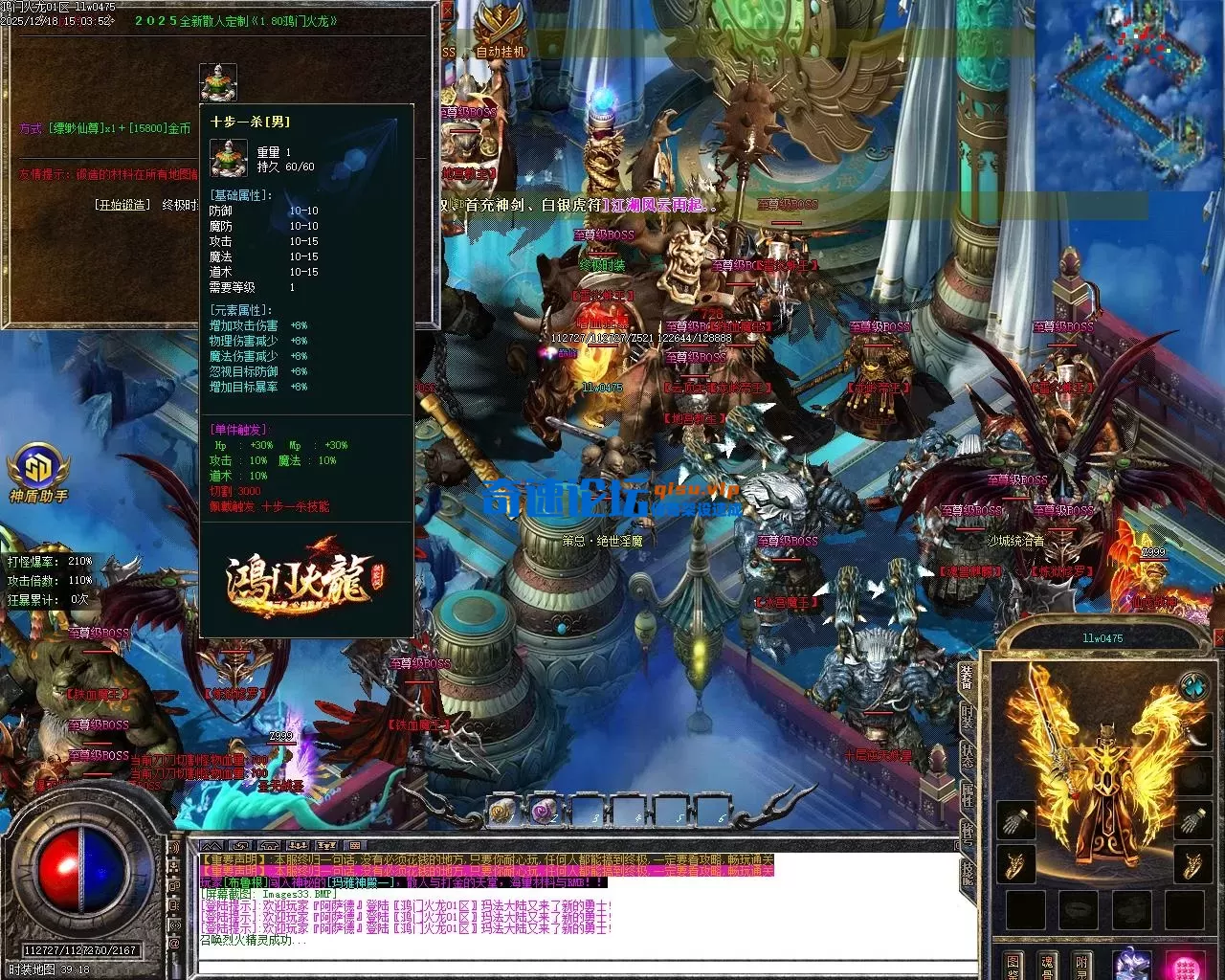The width and height of the screenshot is (1225, 980).
Task: Open the minimap
Action: coord(1129,96)
